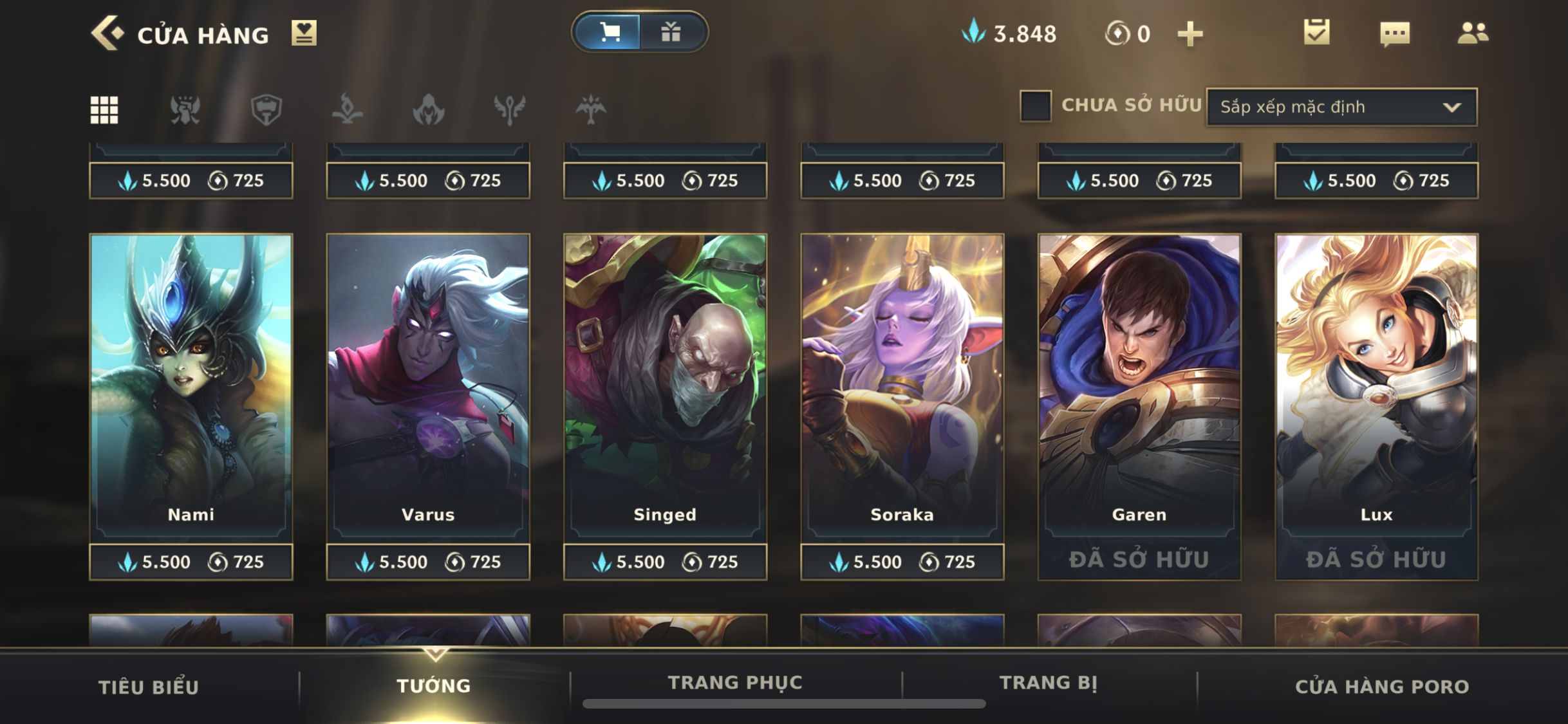This screenshot has height=724, width=1568.
Task: Go back from the Cửa Hàng shop
Action: click(x=106, y=33)
